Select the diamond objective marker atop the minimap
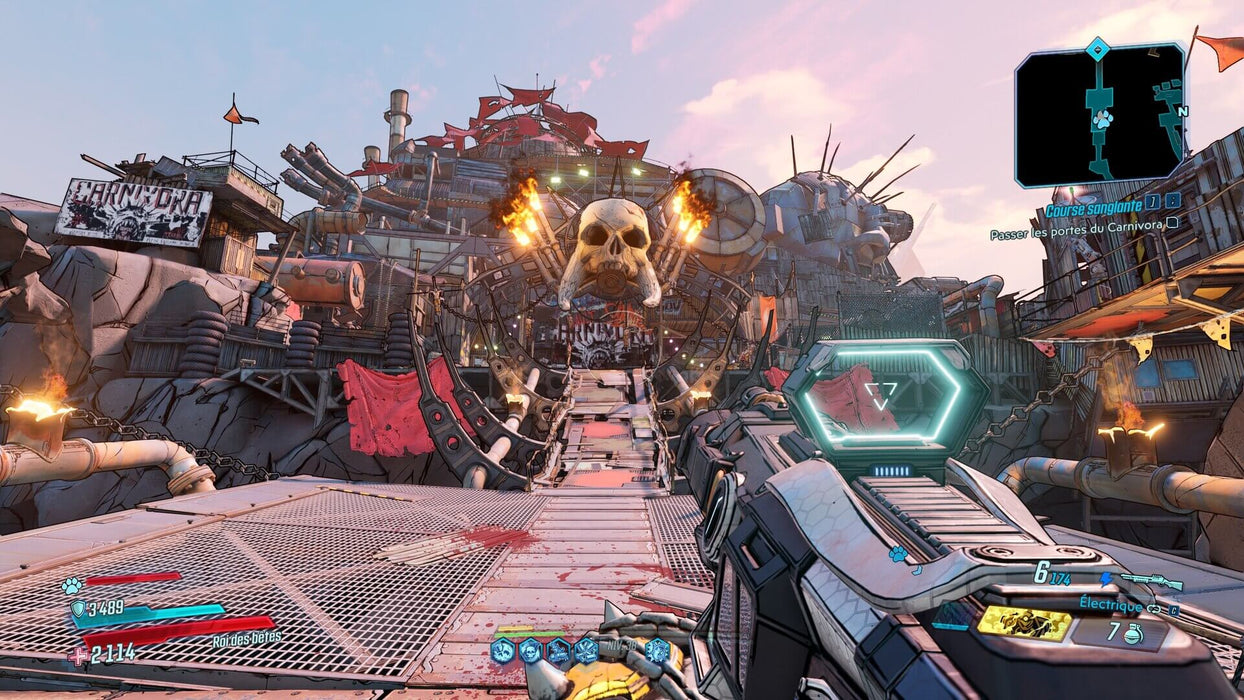 pyautogui.click(x=1098, y=46)
